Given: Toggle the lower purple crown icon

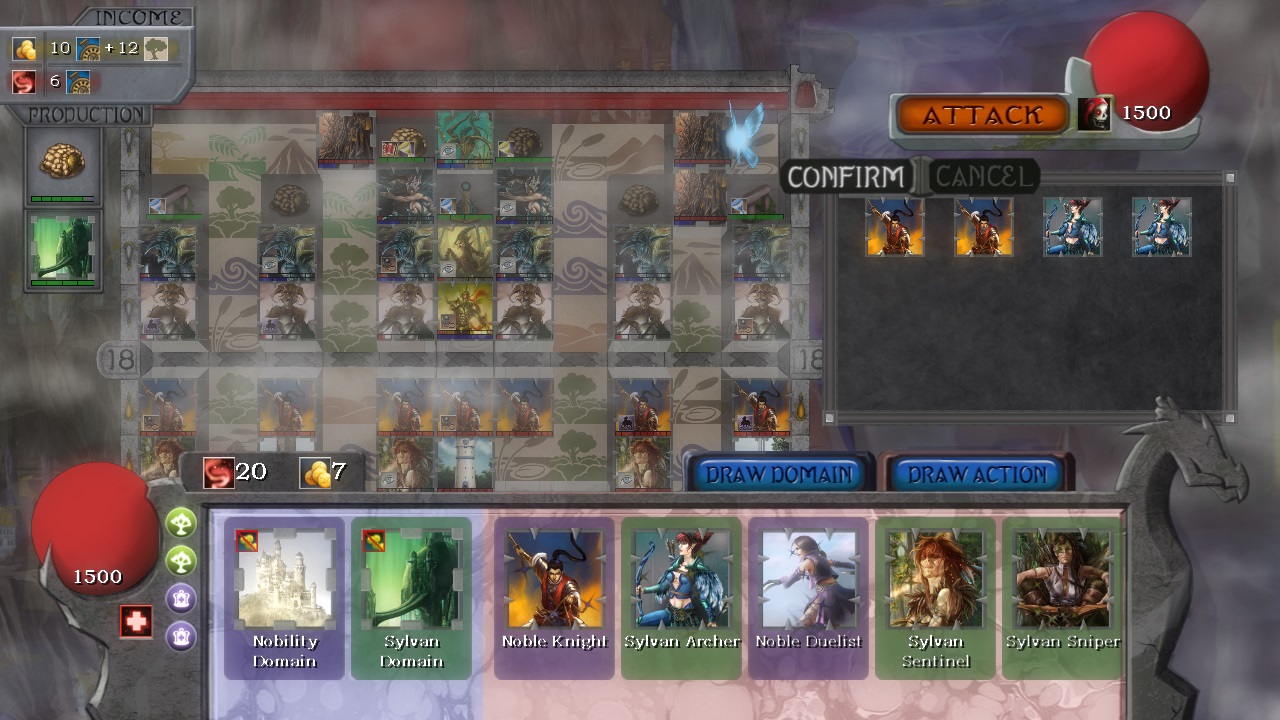Looking at the screenshot, I should pos(182,632).
